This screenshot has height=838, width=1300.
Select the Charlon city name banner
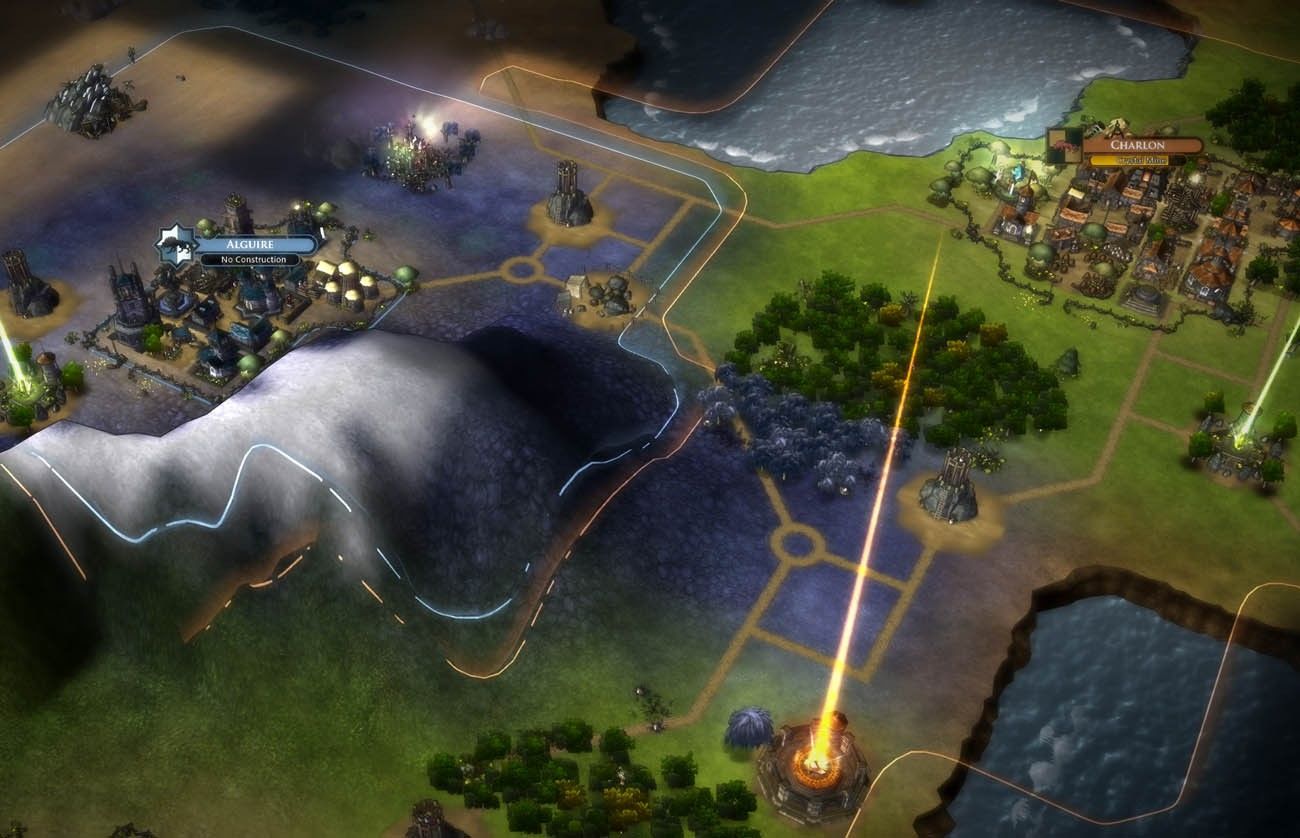point(1142,144)
